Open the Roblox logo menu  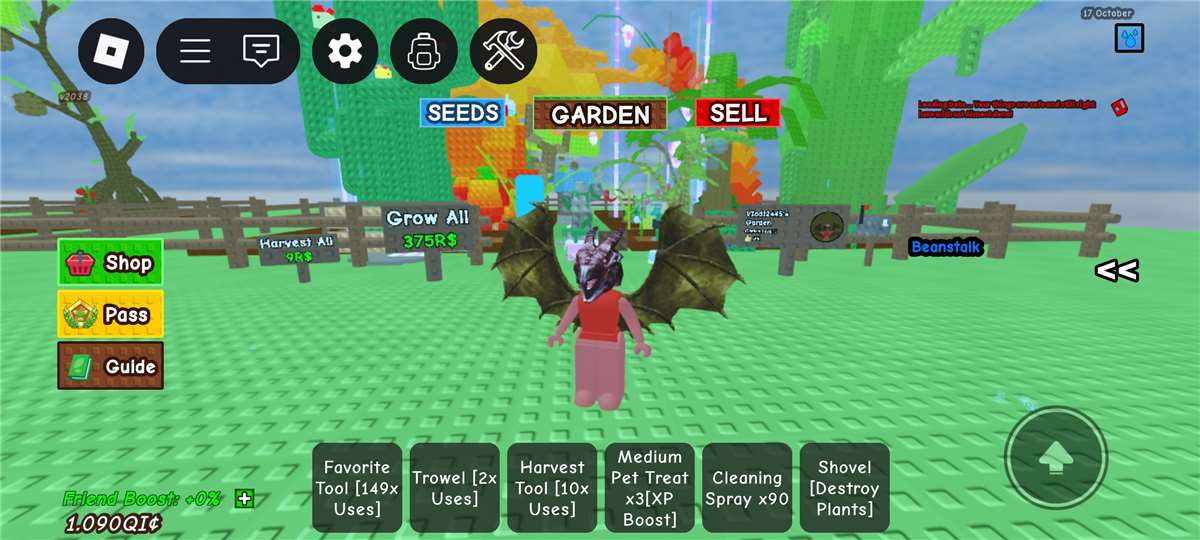pos(111,51)
